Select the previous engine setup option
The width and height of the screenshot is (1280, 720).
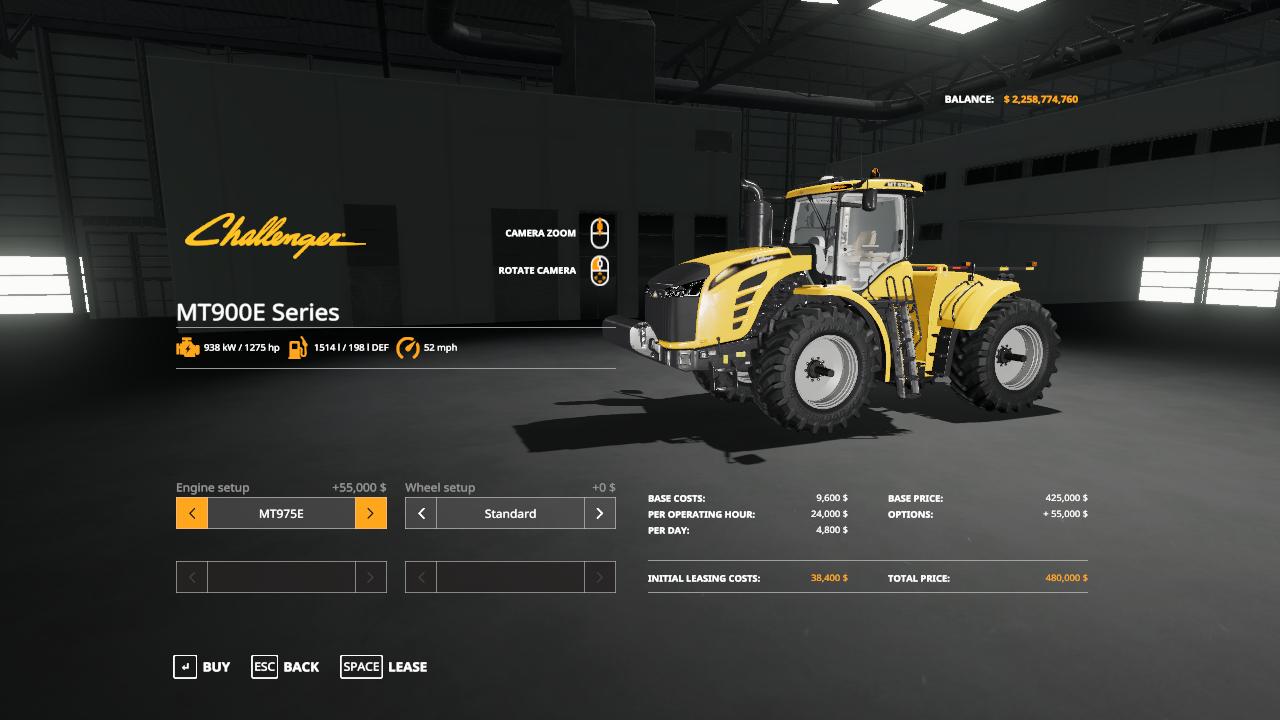192,514
